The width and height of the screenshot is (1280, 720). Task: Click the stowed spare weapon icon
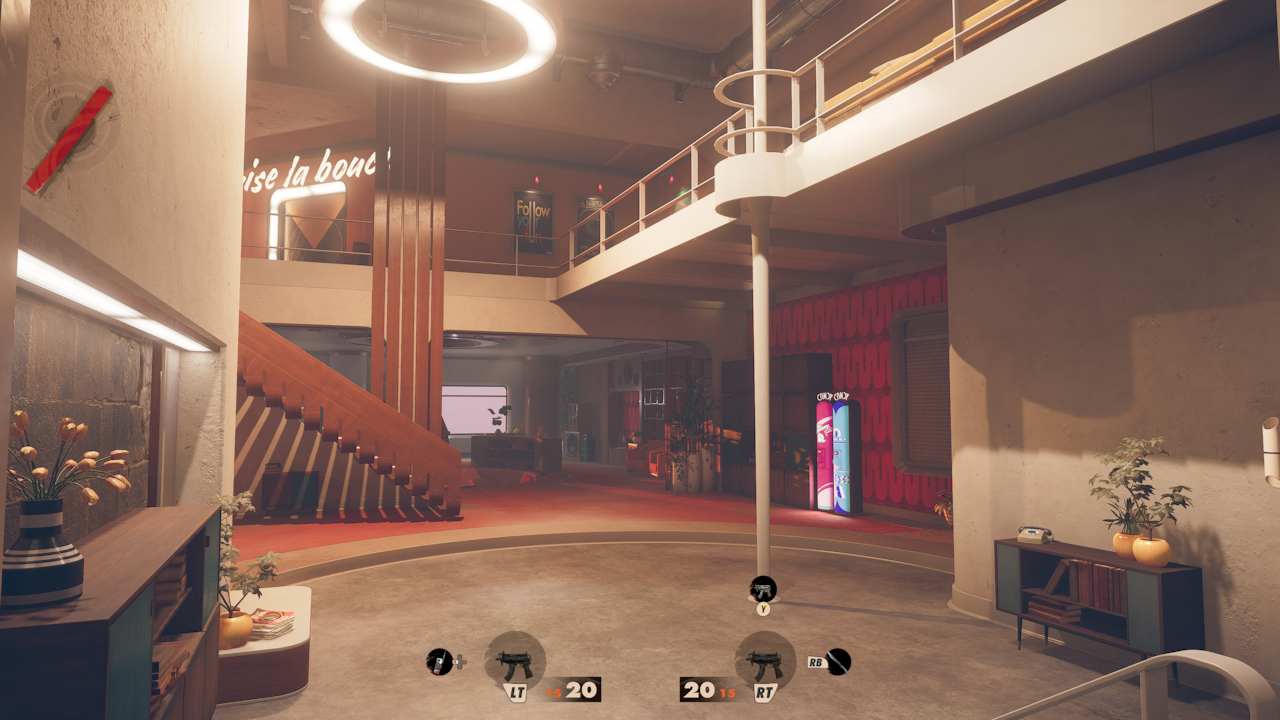[763, 589]
